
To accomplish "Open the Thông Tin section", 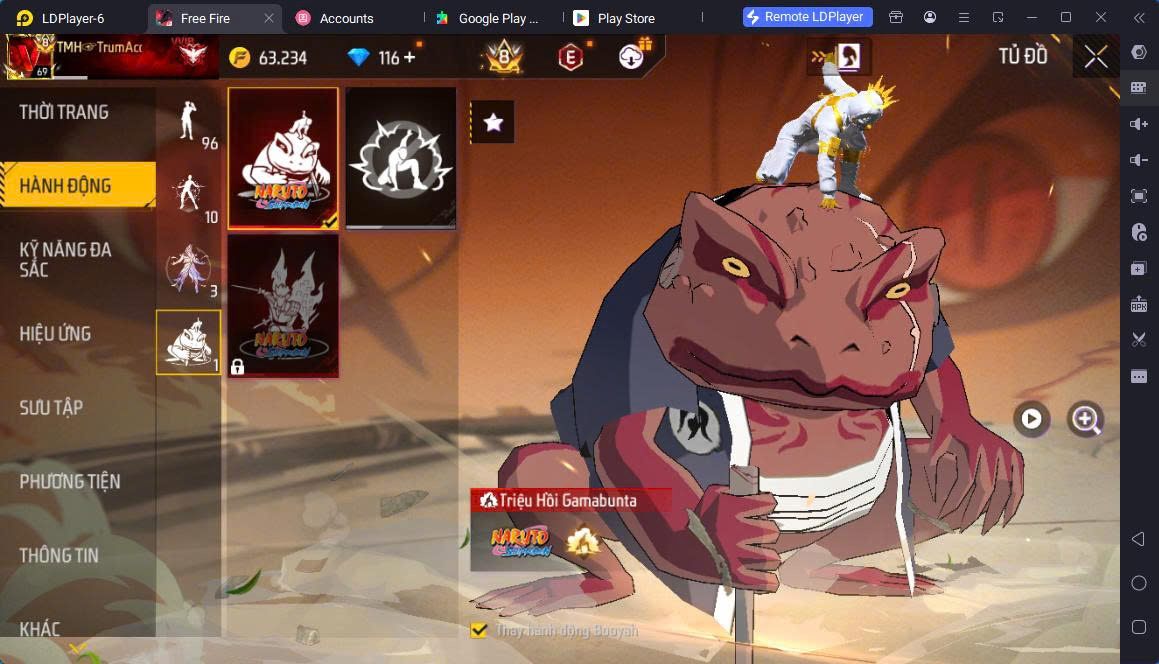I will coord(59,556).
